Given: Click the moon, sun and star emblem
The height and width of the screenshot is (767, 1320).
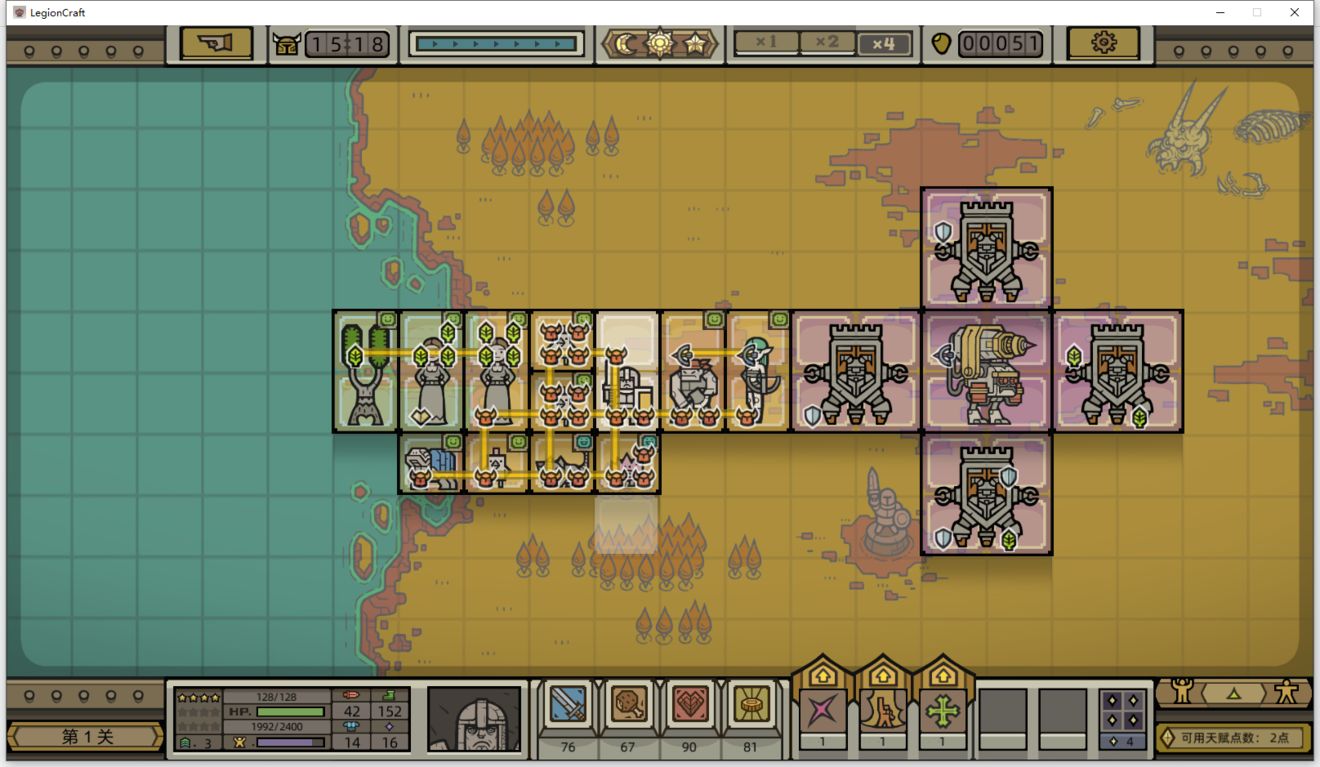Looking at the screenshot, I should pos(660,43).
